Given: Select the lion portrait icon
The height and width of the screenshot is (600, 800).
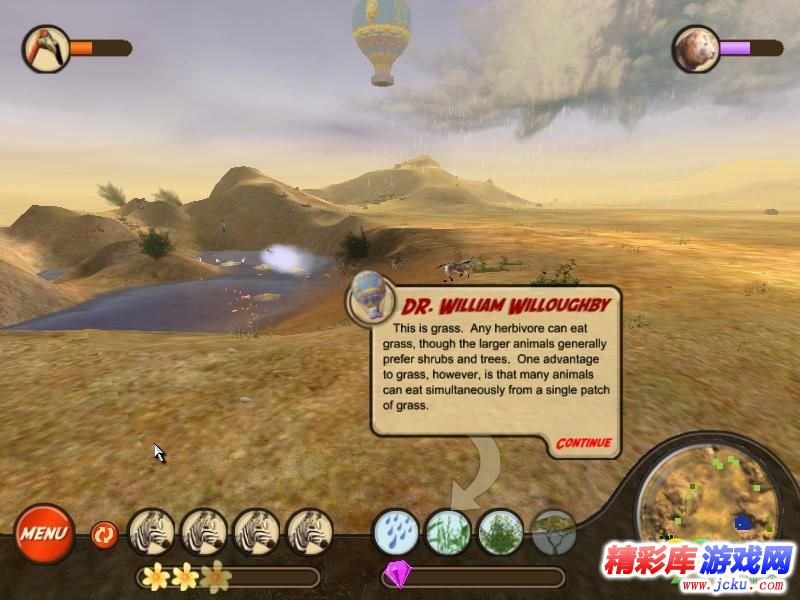Looking at the screenshot, I should pyautogui.click(x=695, y=49).
